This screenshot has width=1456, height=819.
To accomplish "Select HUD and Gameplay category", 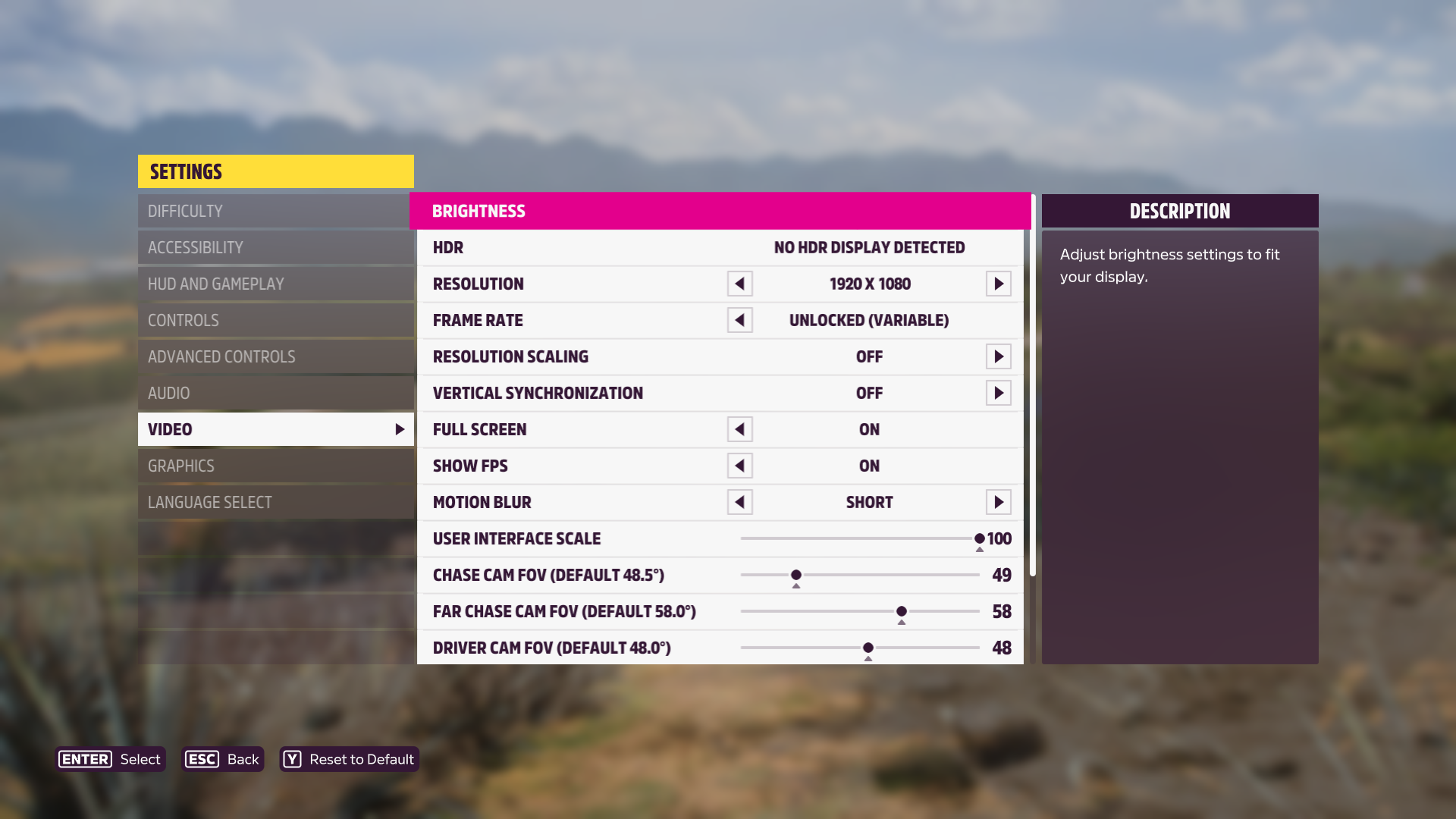I will coord(275,284).
